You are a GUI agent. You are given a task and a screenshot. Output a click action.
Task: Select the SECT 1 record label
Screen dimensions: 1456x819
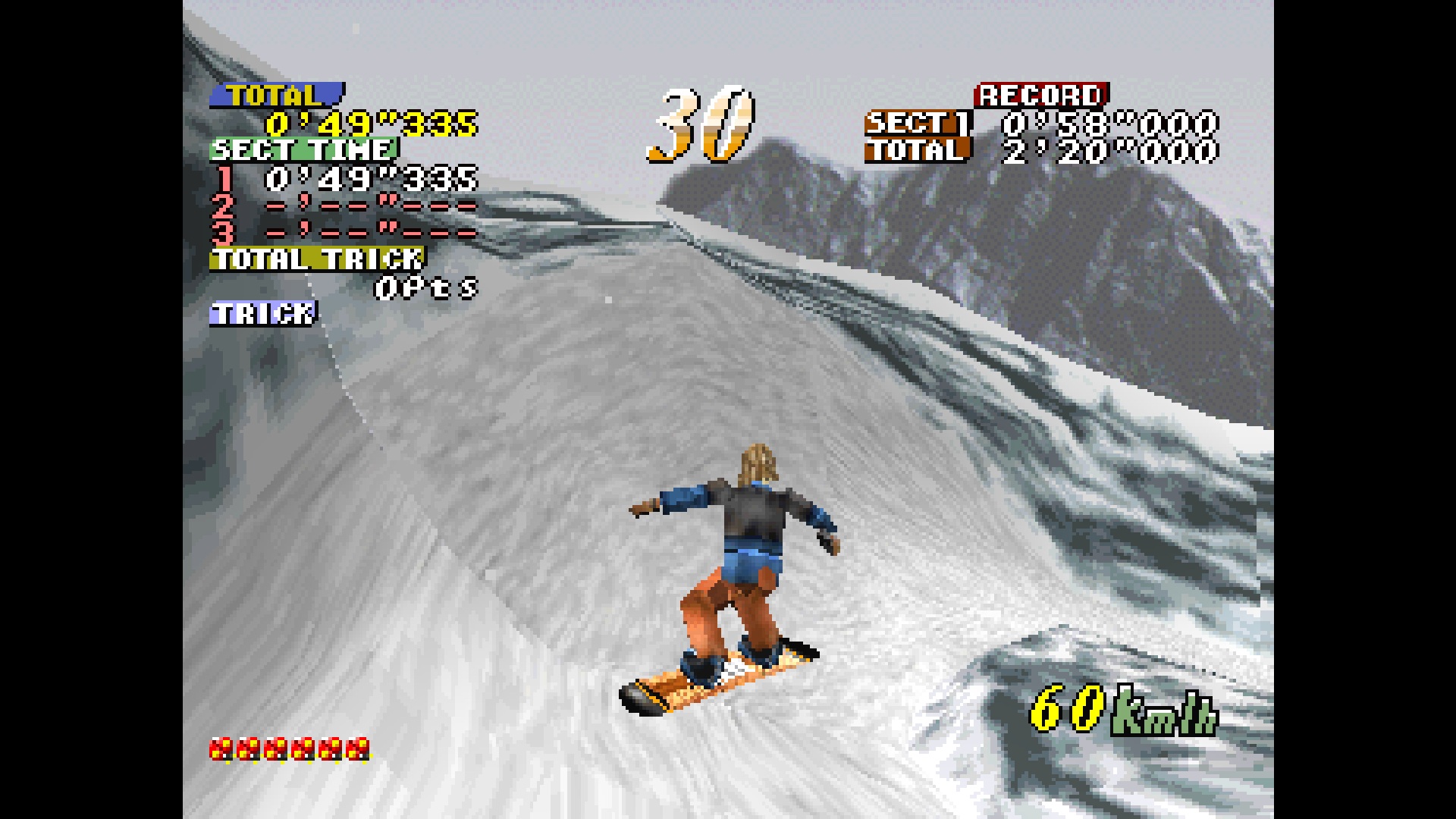pos(915,123)
